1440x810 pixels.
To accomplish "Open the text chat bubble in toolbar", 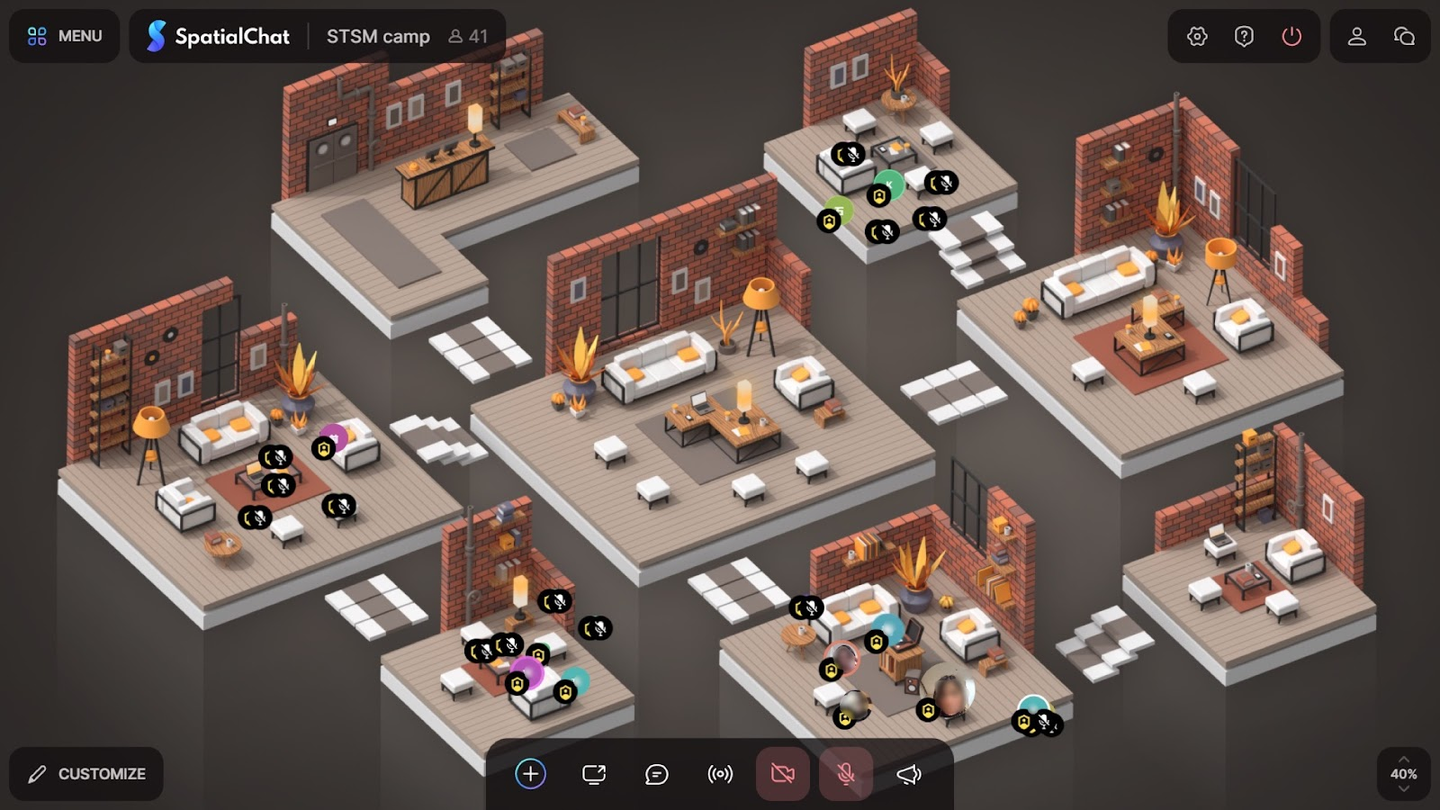I will click(x=657, y=774).
